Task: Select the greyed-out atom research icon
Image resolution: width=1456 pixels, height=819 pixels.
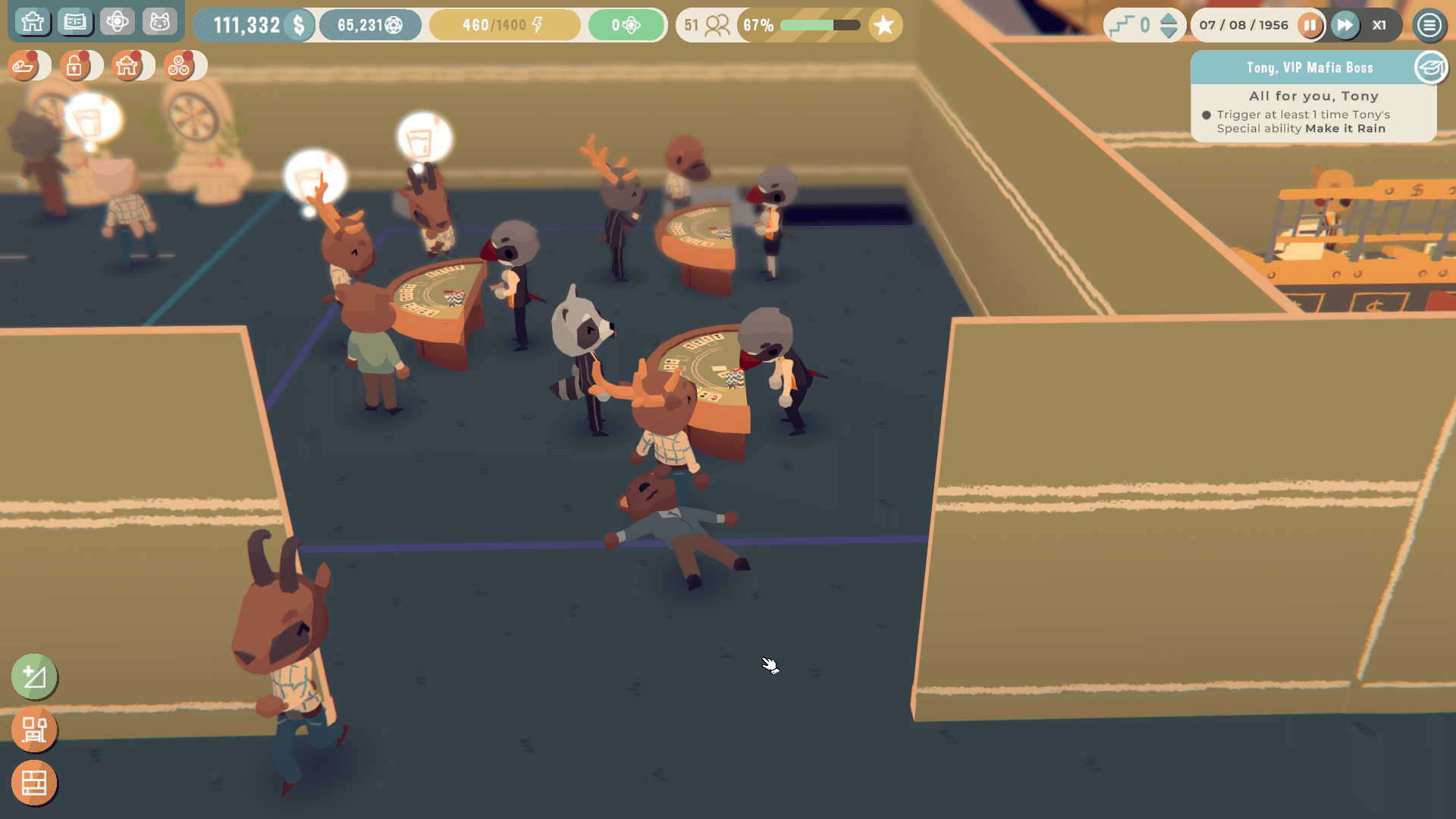Action: (x=118, y=22)
